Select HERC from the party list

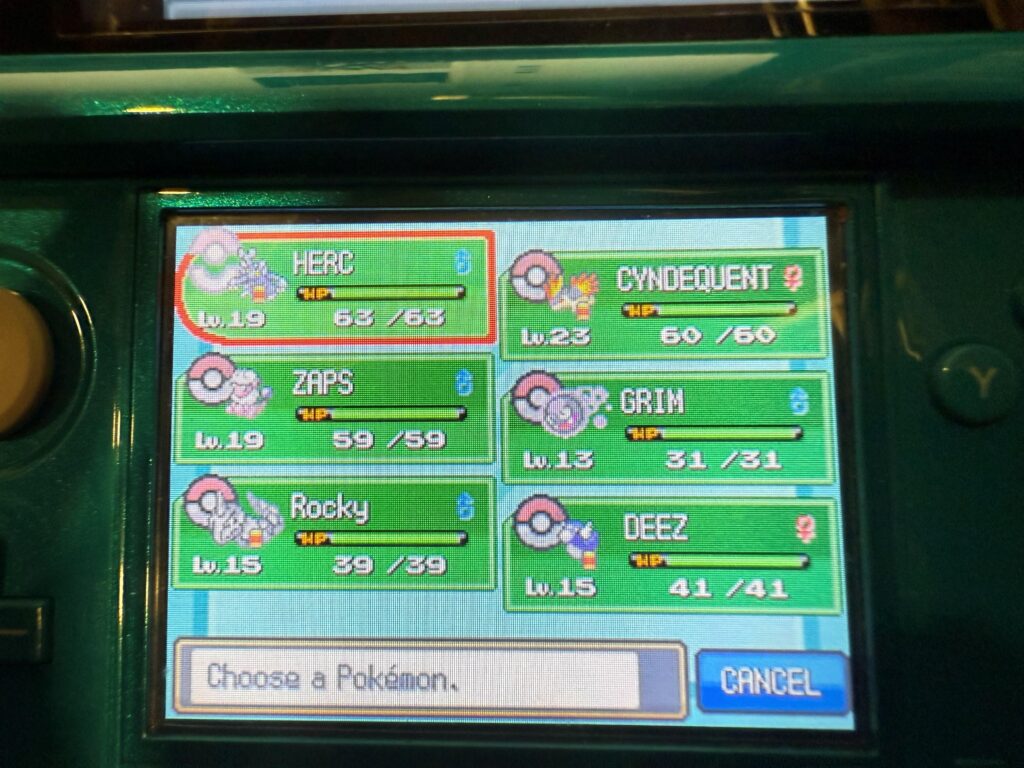[336, 286]
